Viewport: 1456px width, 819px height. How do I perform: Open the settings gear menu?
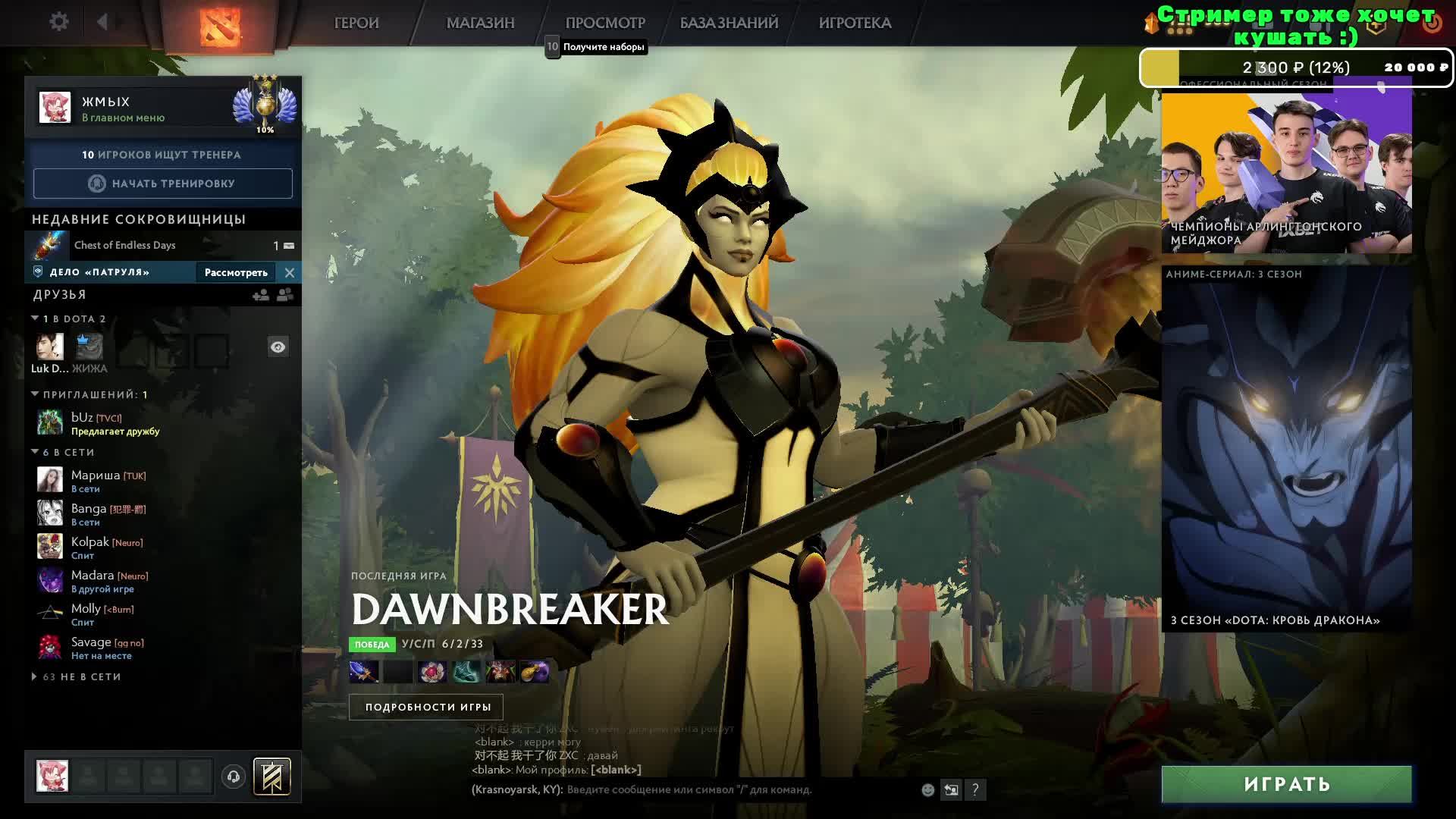pyautogui.click(x=58, y=22)
